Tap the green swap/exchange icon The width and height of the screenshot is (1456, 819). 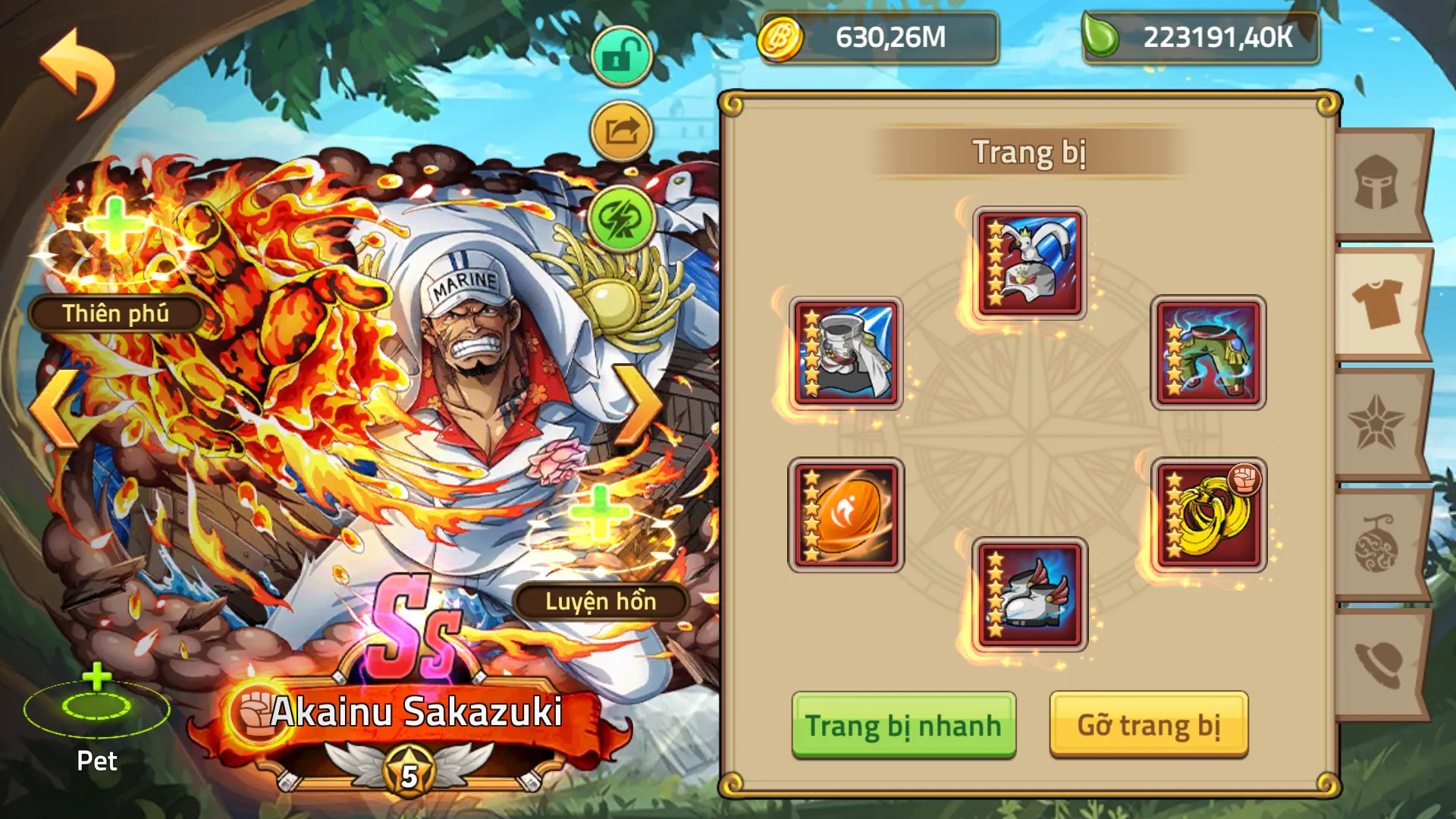click(x=620, y=218)
